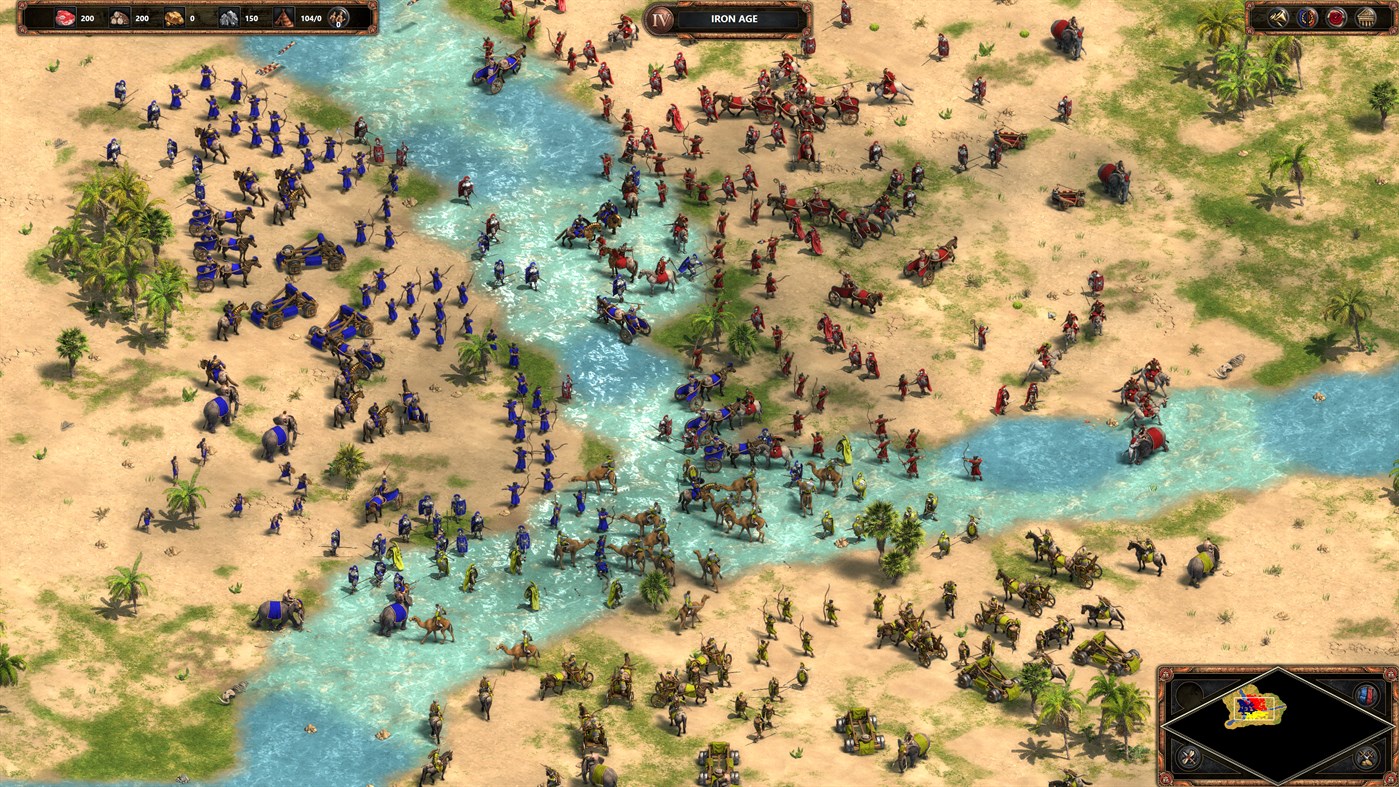Select the idle villager icon on the resource bar
This screenshot has height=787, width=1399.
(338, 18)
